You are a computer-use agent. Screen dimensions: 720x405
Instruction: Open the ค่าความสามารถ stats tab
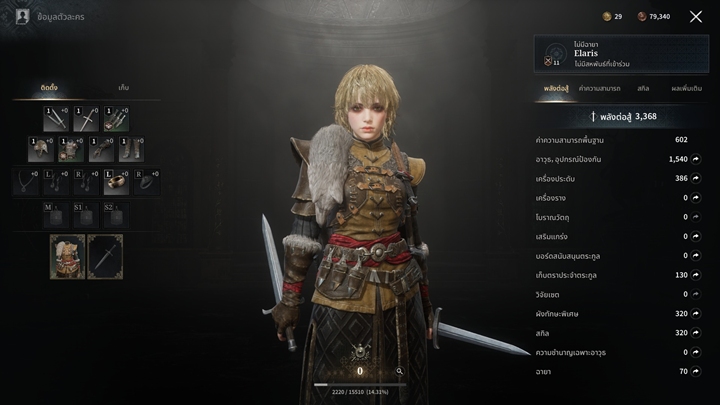(600, 89)
